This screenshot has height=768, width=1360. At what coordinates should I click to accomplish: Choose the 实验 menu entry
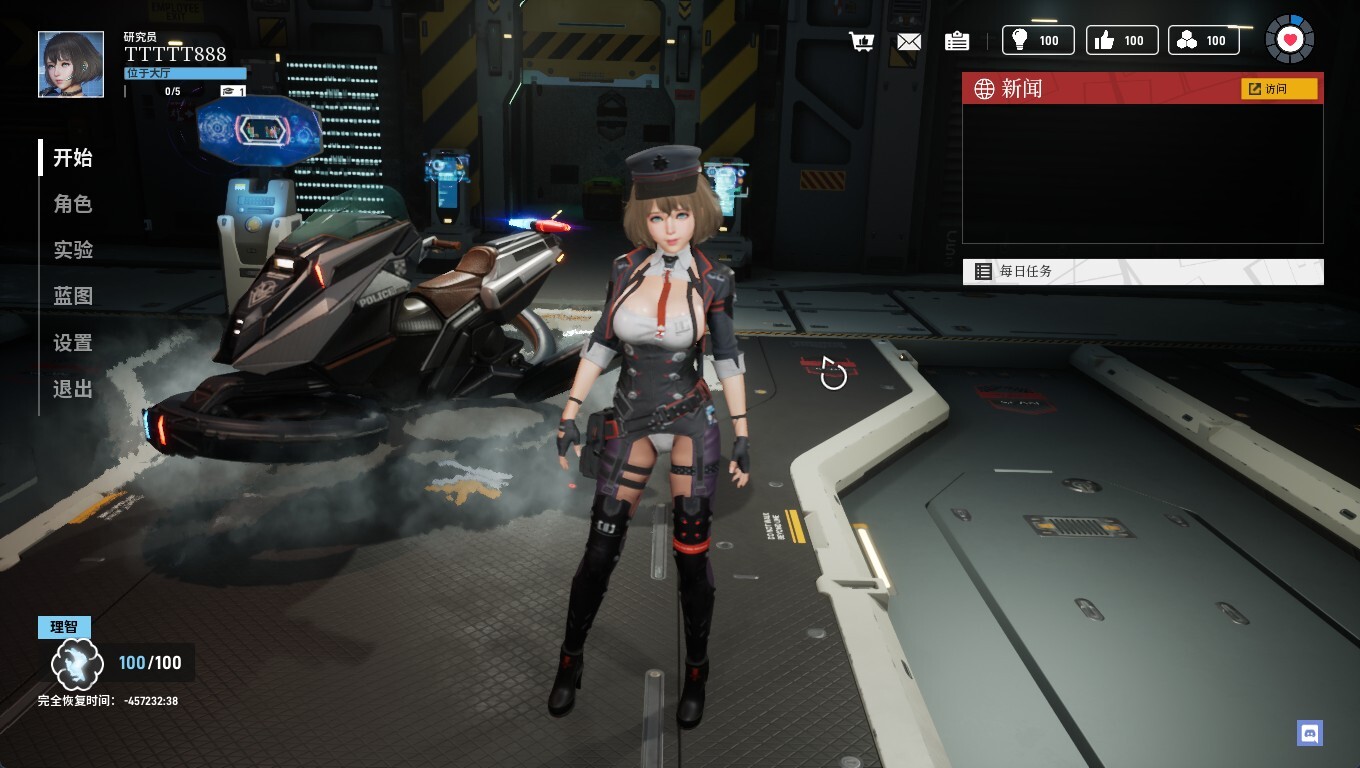(73, 250)
